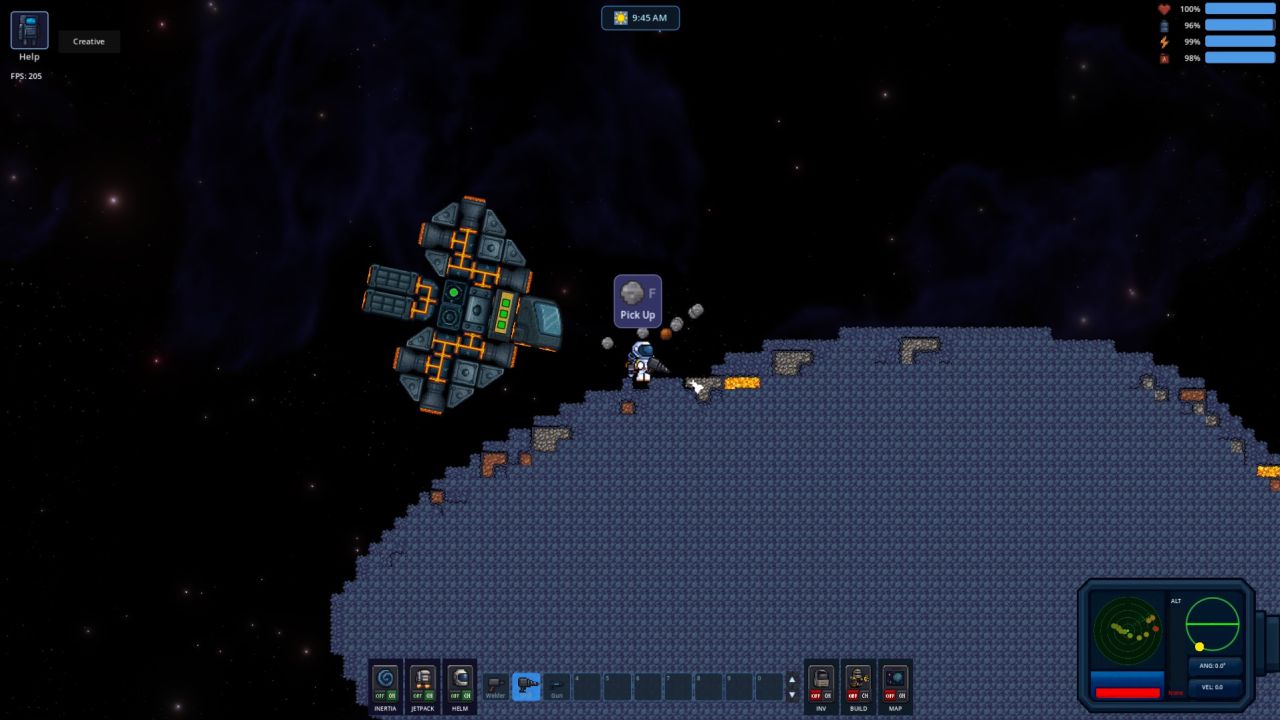Click the Jetpack suit icon

(421, 678)
